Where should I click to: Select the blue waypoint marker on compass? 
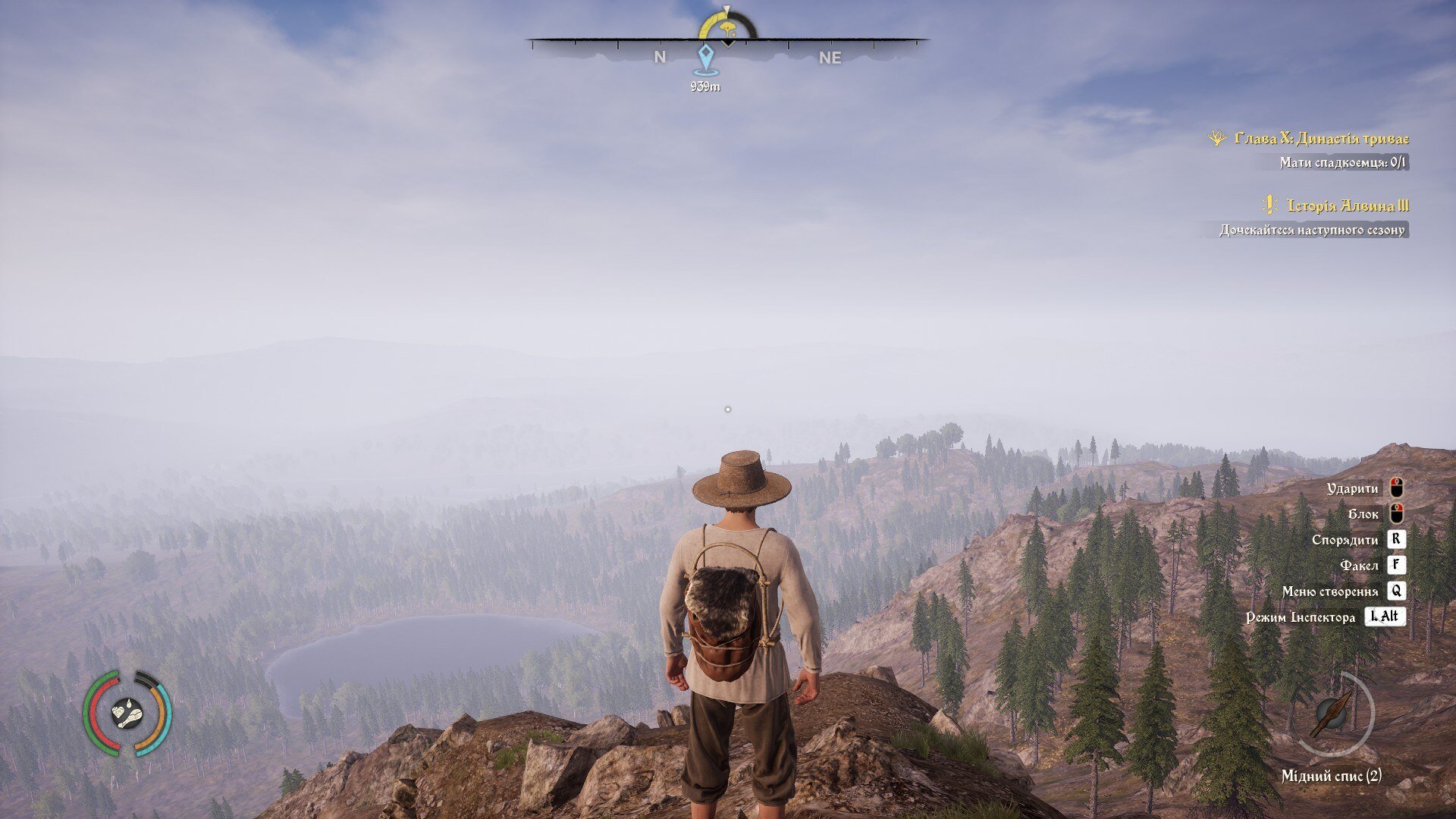(x=705, y=58)
